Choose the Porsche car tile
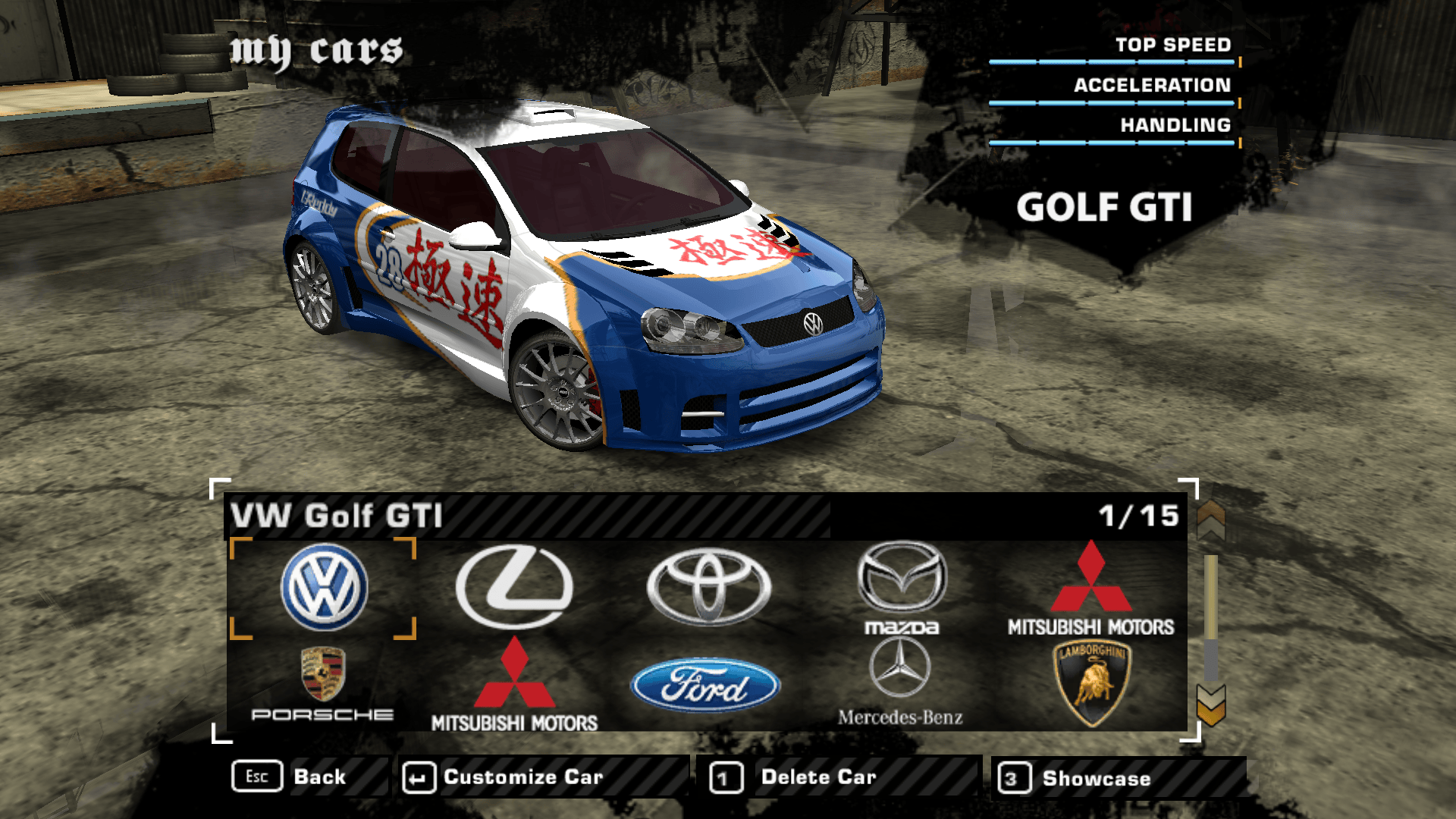This screenshot has height=819, width=1456. [323, 682]
